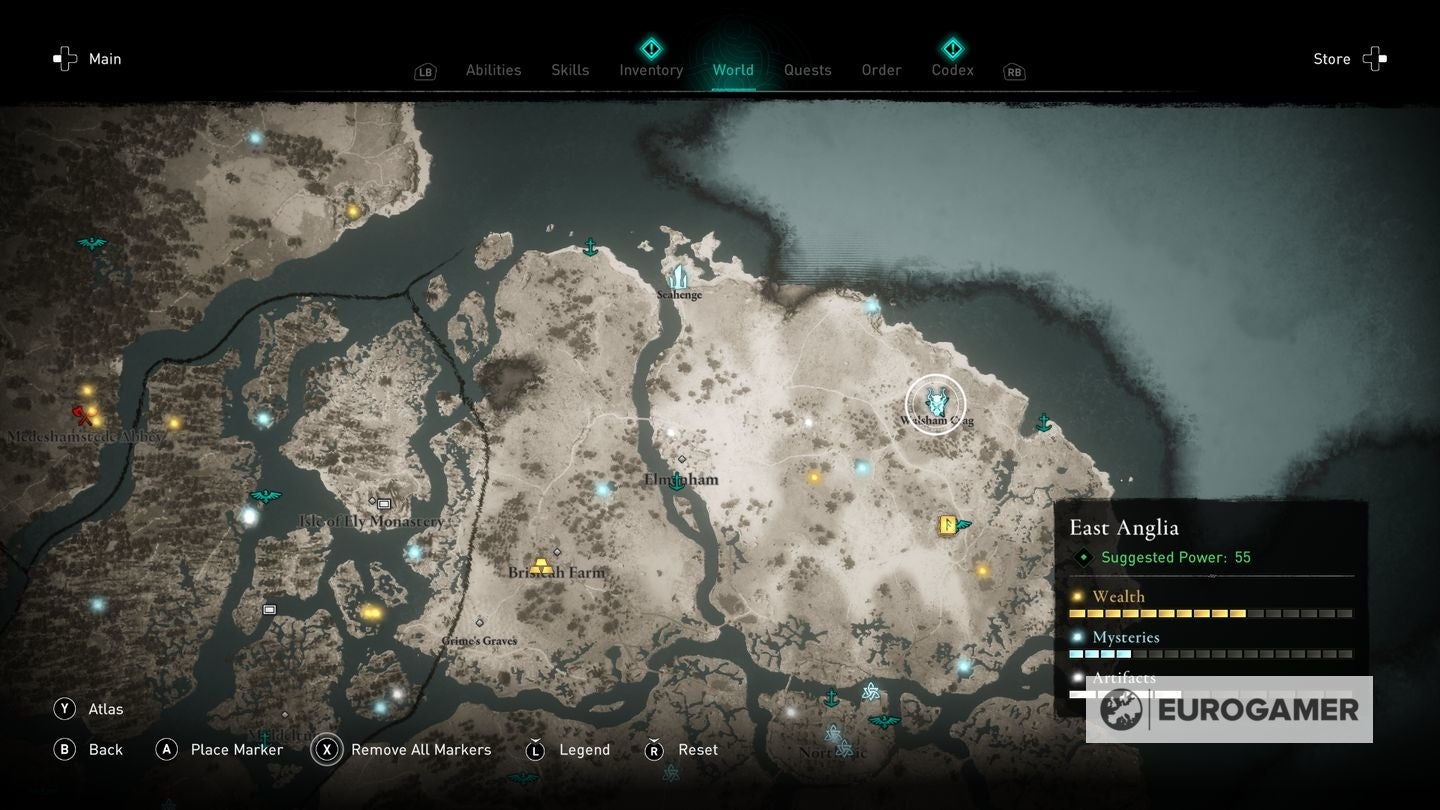
Task: Pick the gold ingot marker at Brisleah Farm
Action: [x=543, y=567]
